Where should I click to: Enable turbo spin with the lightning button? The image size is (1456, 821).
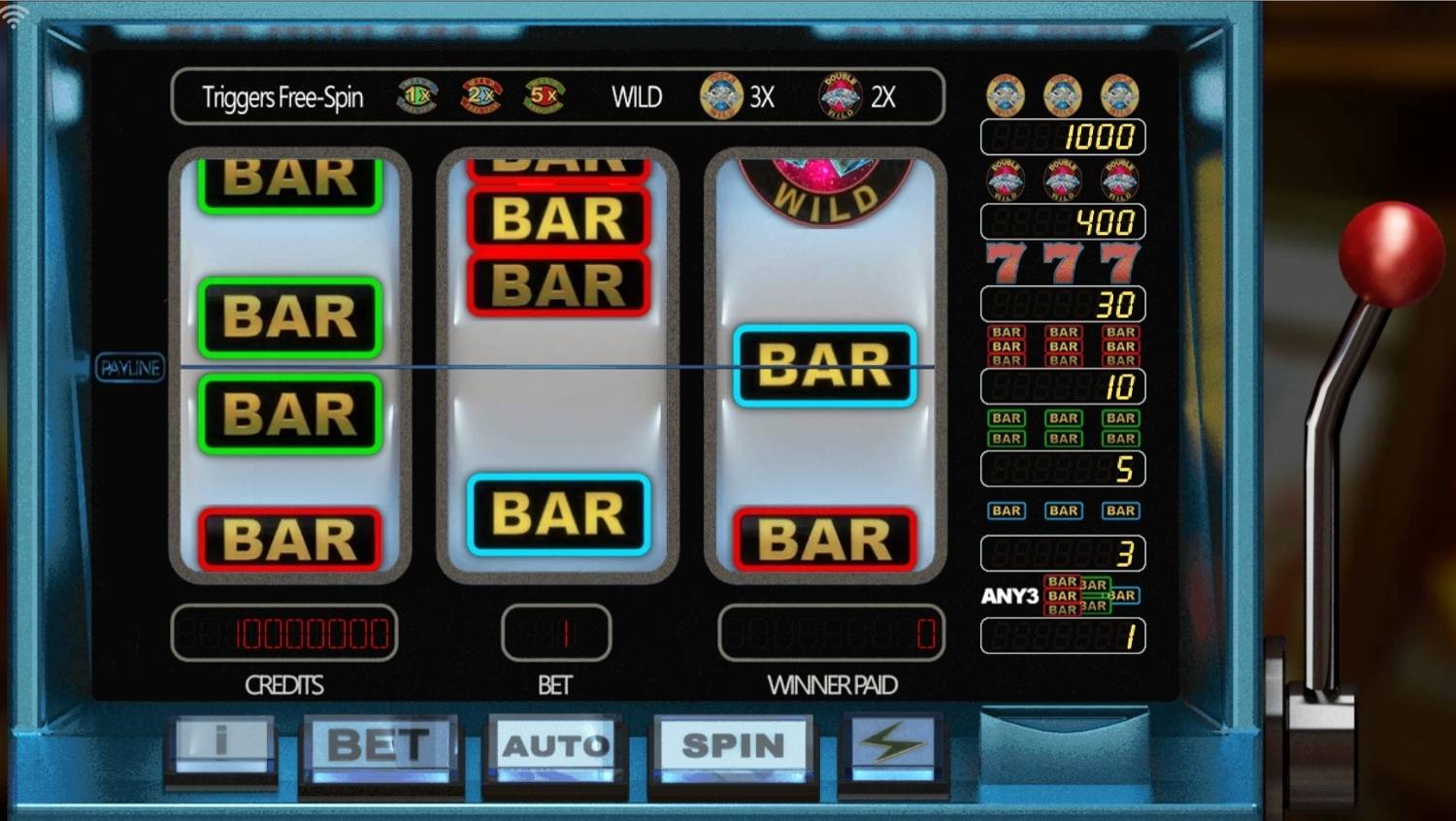892,743
